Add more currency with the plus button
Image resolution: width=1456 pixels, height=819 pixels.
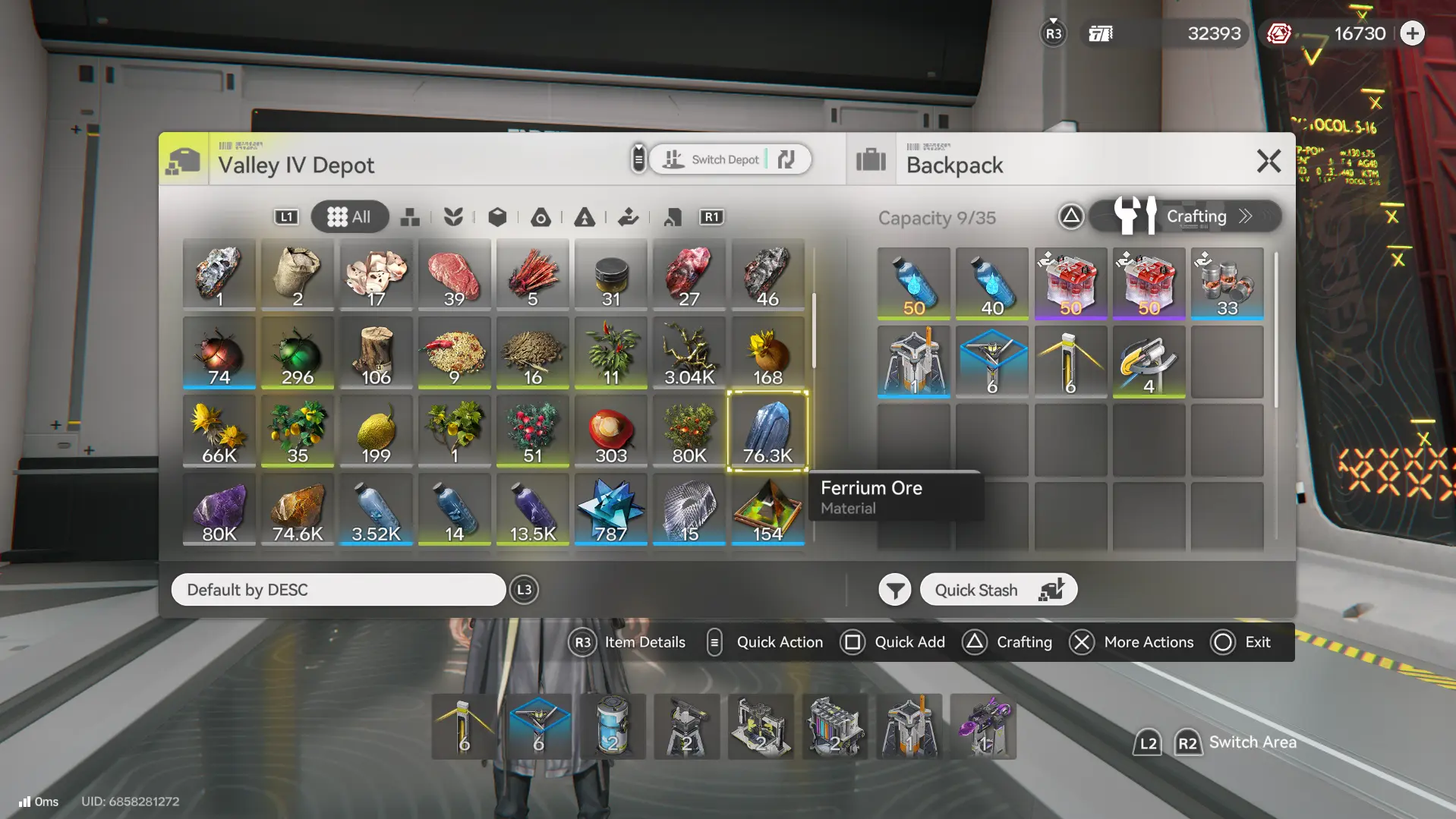pyautogui.click(x=1412, y=33)
